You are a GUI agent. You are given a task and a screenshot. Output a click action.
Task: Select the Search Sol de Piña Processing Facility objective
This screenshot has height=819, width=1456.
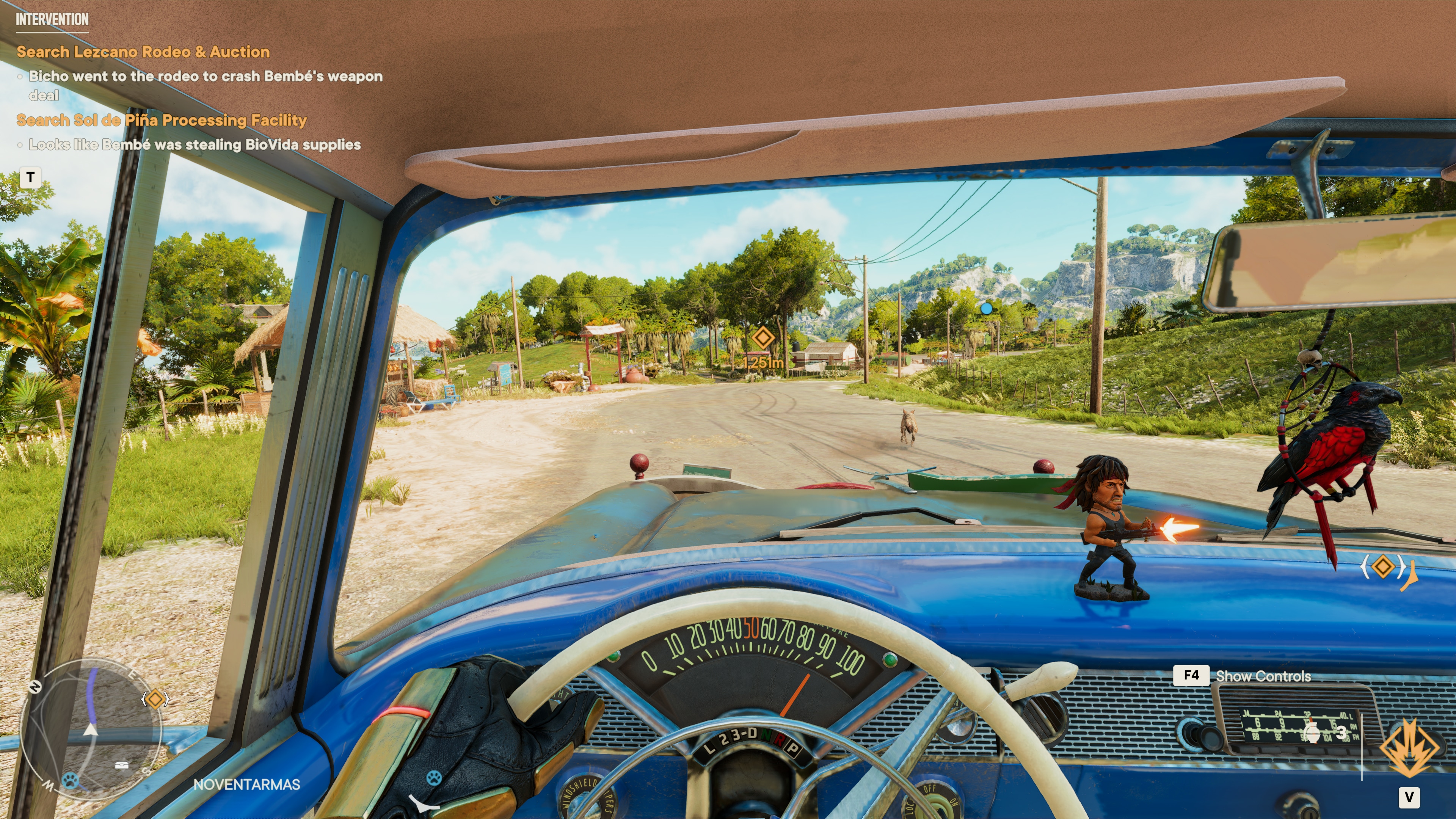click(162, 120)
